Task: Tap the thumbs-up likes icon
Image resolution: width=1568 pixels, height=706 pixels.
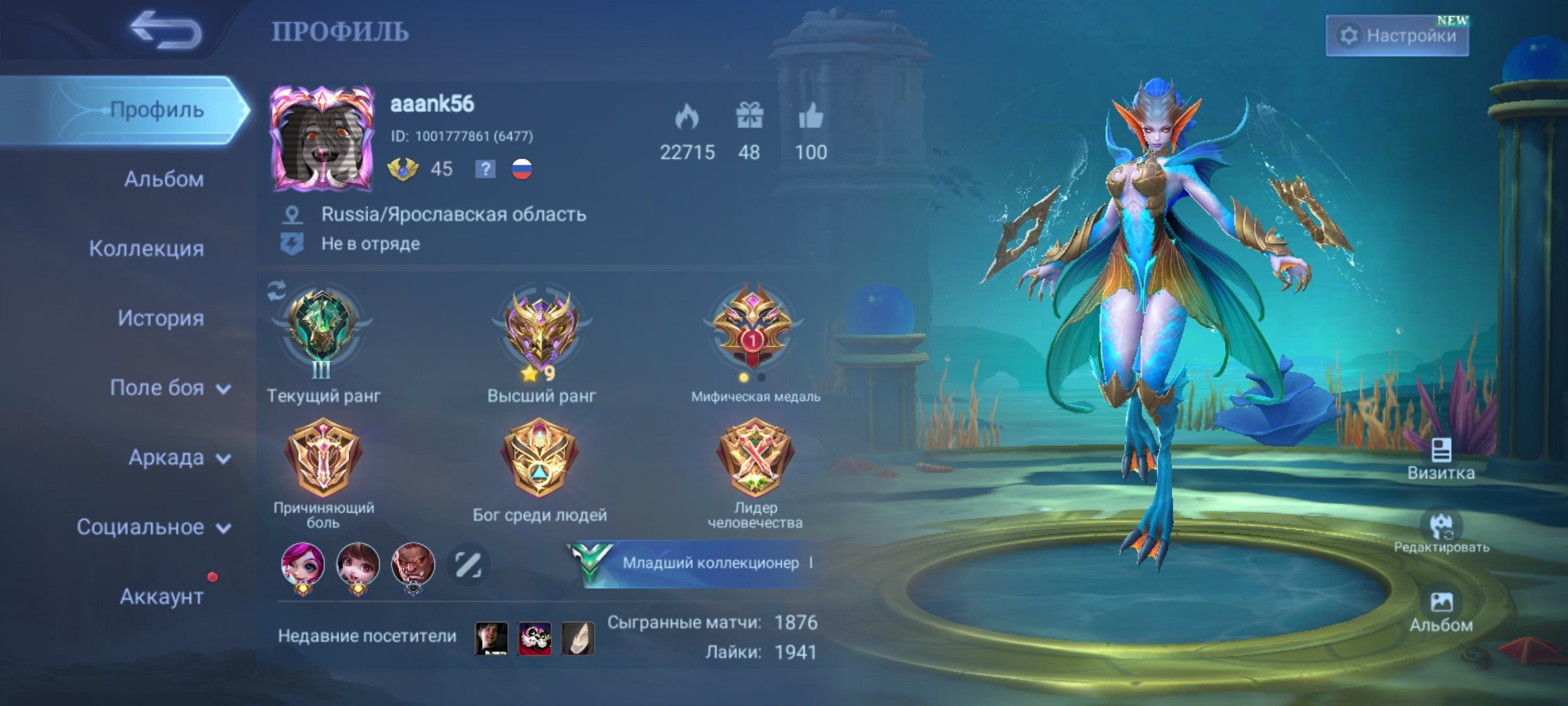Action: 811,118
